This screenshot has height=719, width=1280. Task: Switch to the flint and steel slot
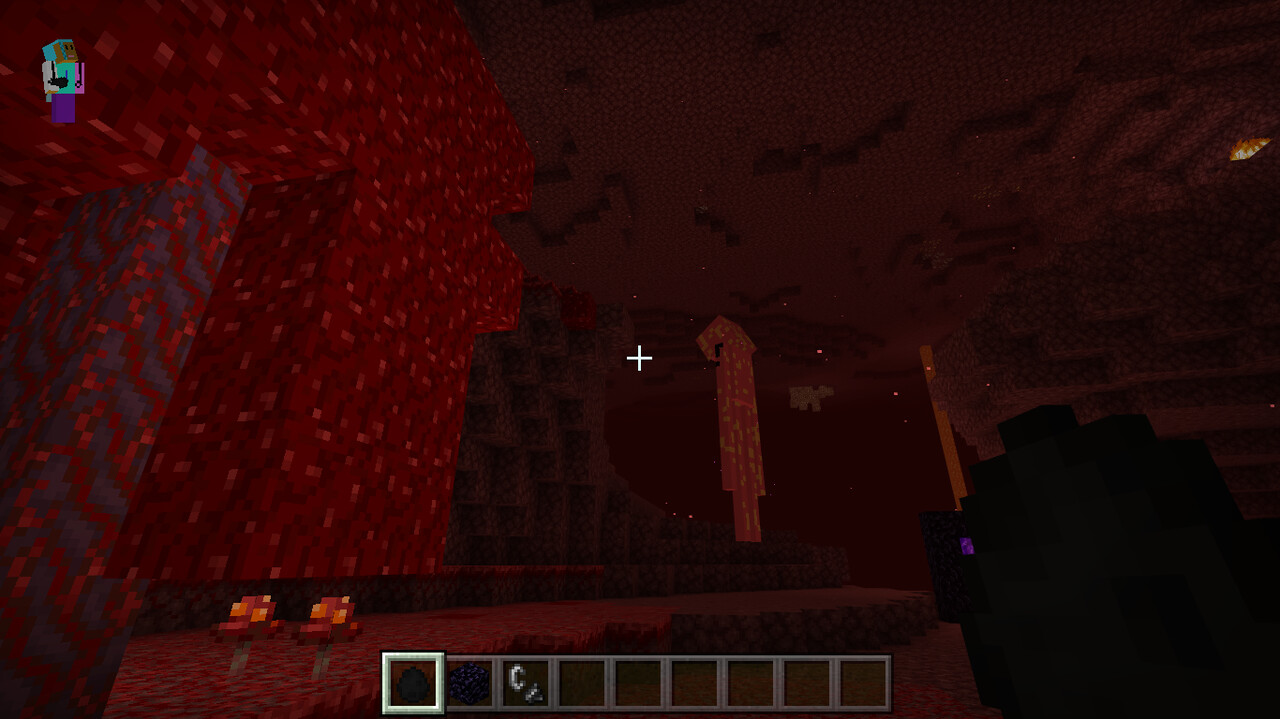(526, 683)
